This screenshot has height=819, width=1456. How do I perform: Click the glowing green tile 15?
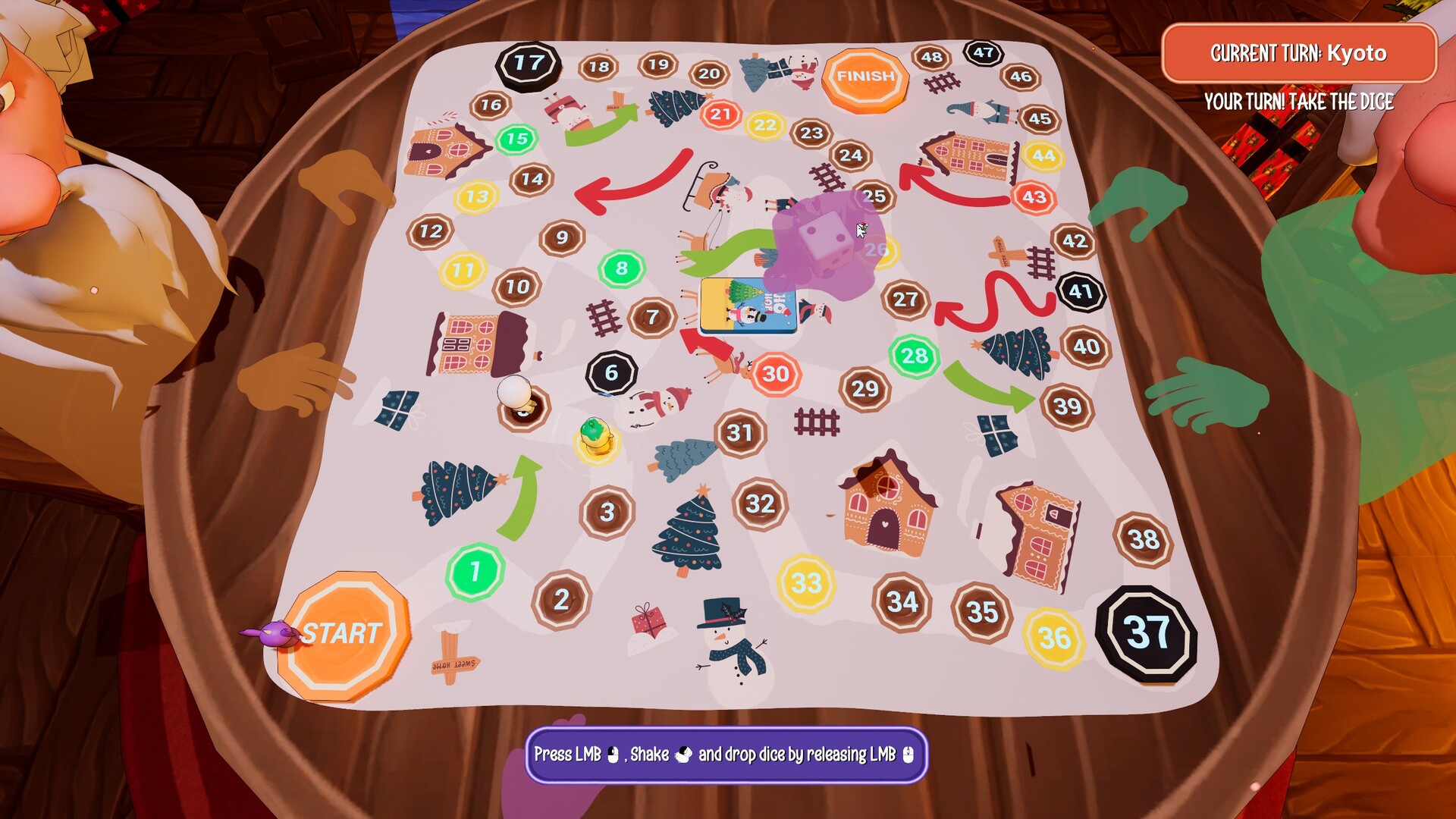(518, 140)
